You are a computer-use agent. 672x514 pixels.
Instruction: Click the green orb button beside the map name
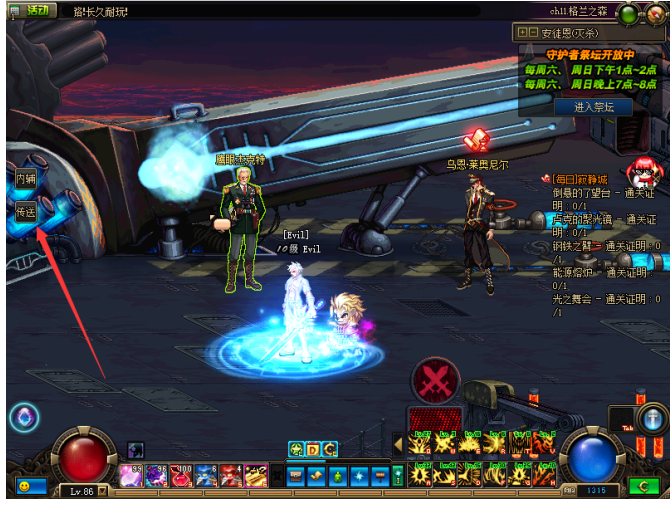(x=629, y=14)
